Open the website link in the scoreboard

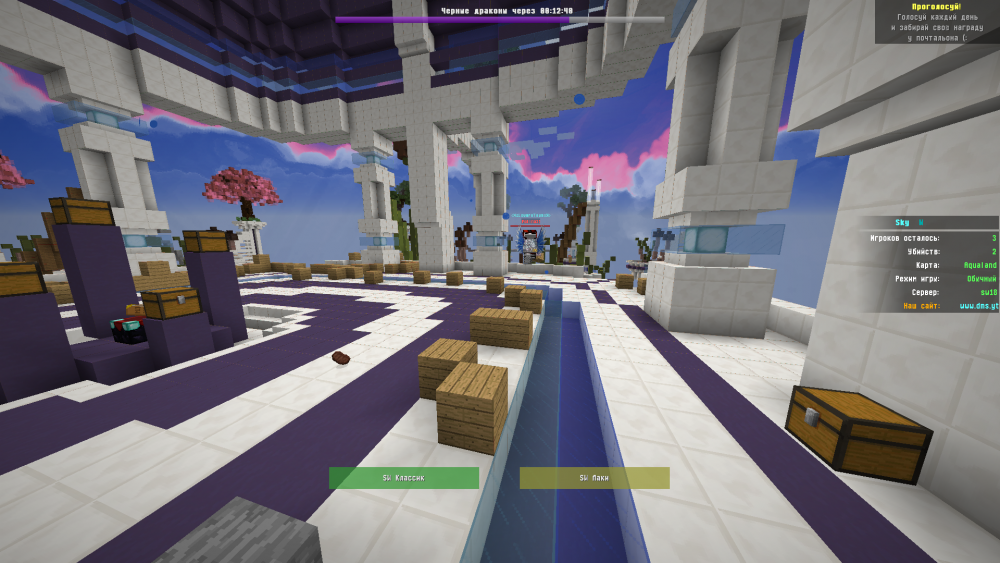978,306
